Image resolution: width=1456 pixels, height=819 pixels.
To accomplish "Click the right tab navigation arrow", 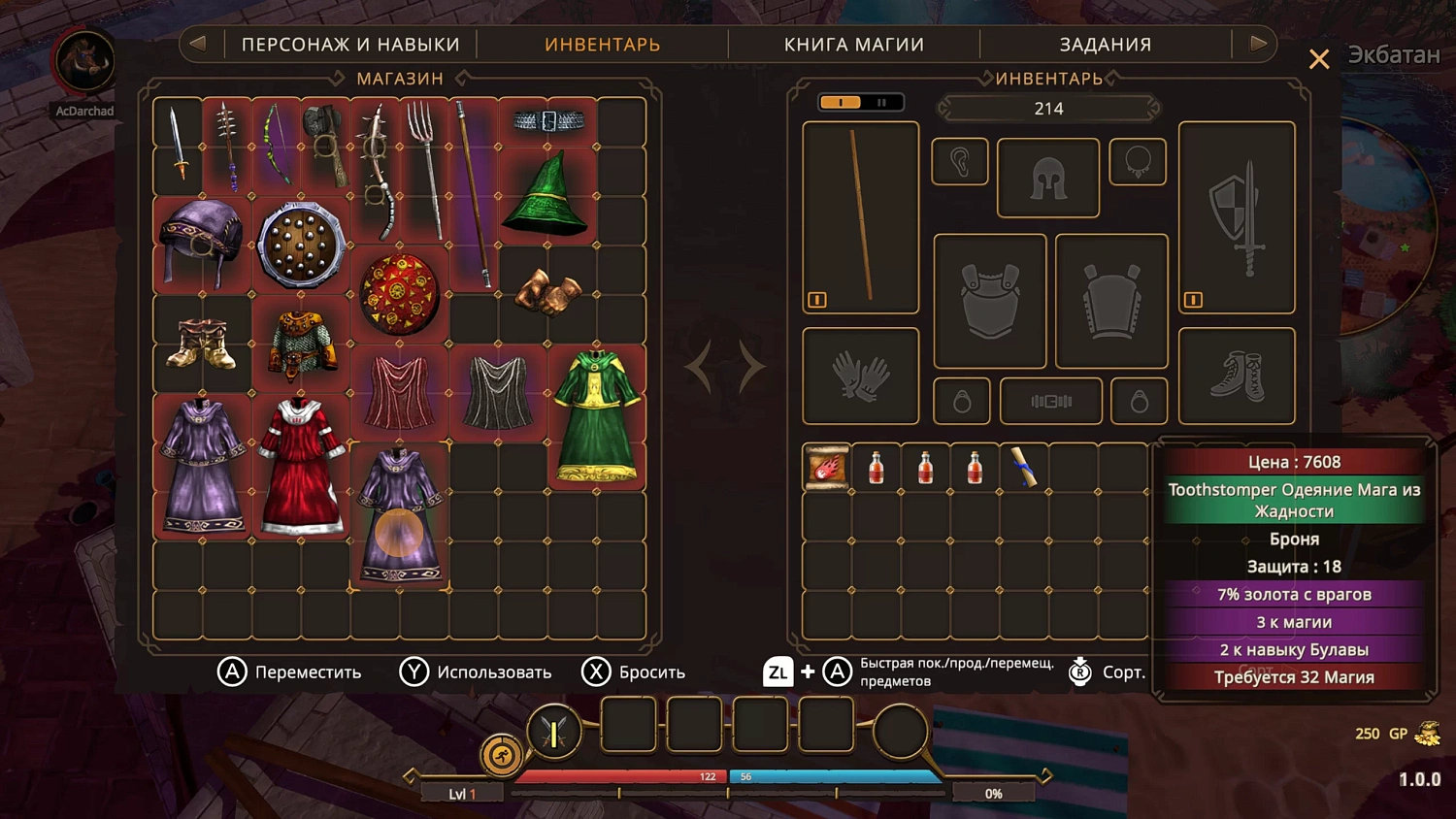I will (x=1257, y=44).
